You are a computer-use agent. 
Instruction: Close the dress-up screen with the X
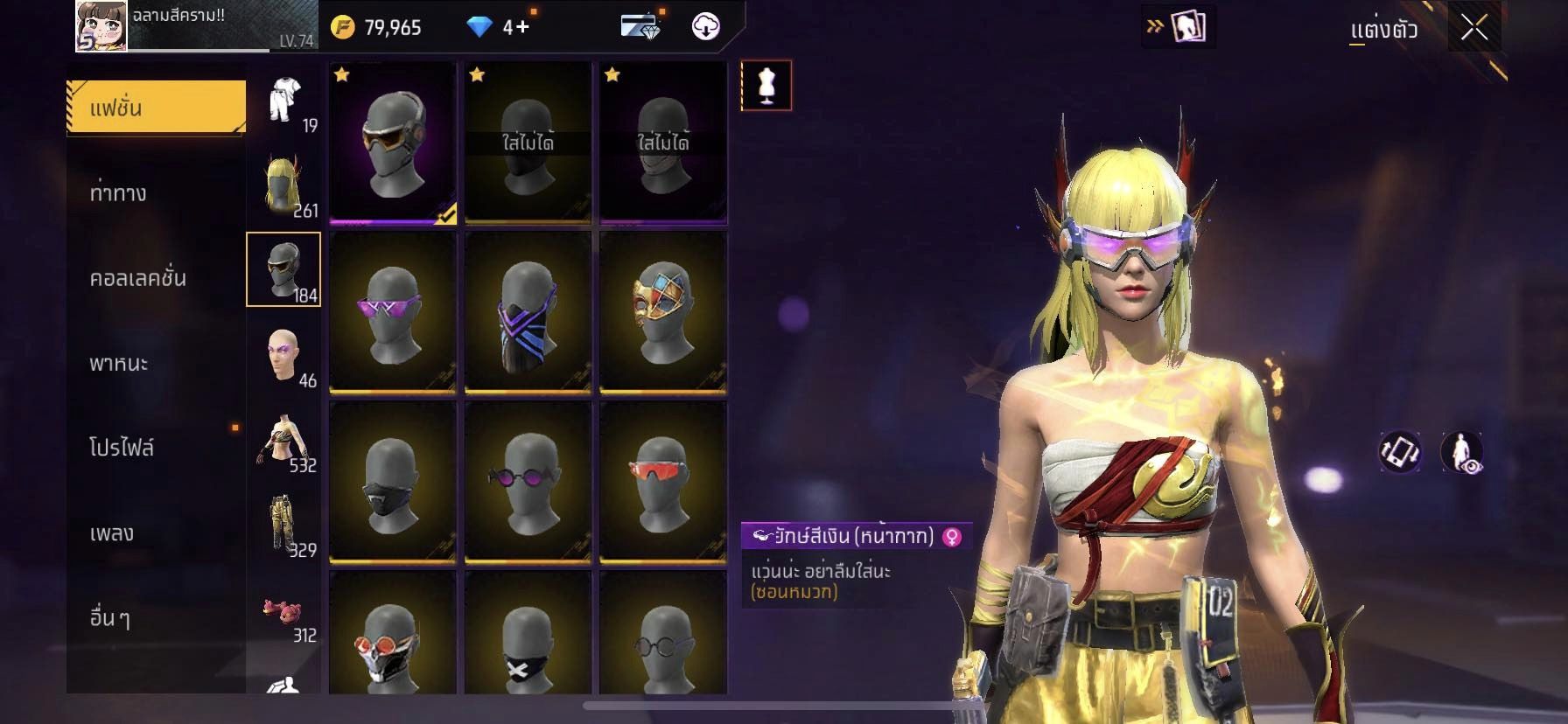pos(1473,28)
